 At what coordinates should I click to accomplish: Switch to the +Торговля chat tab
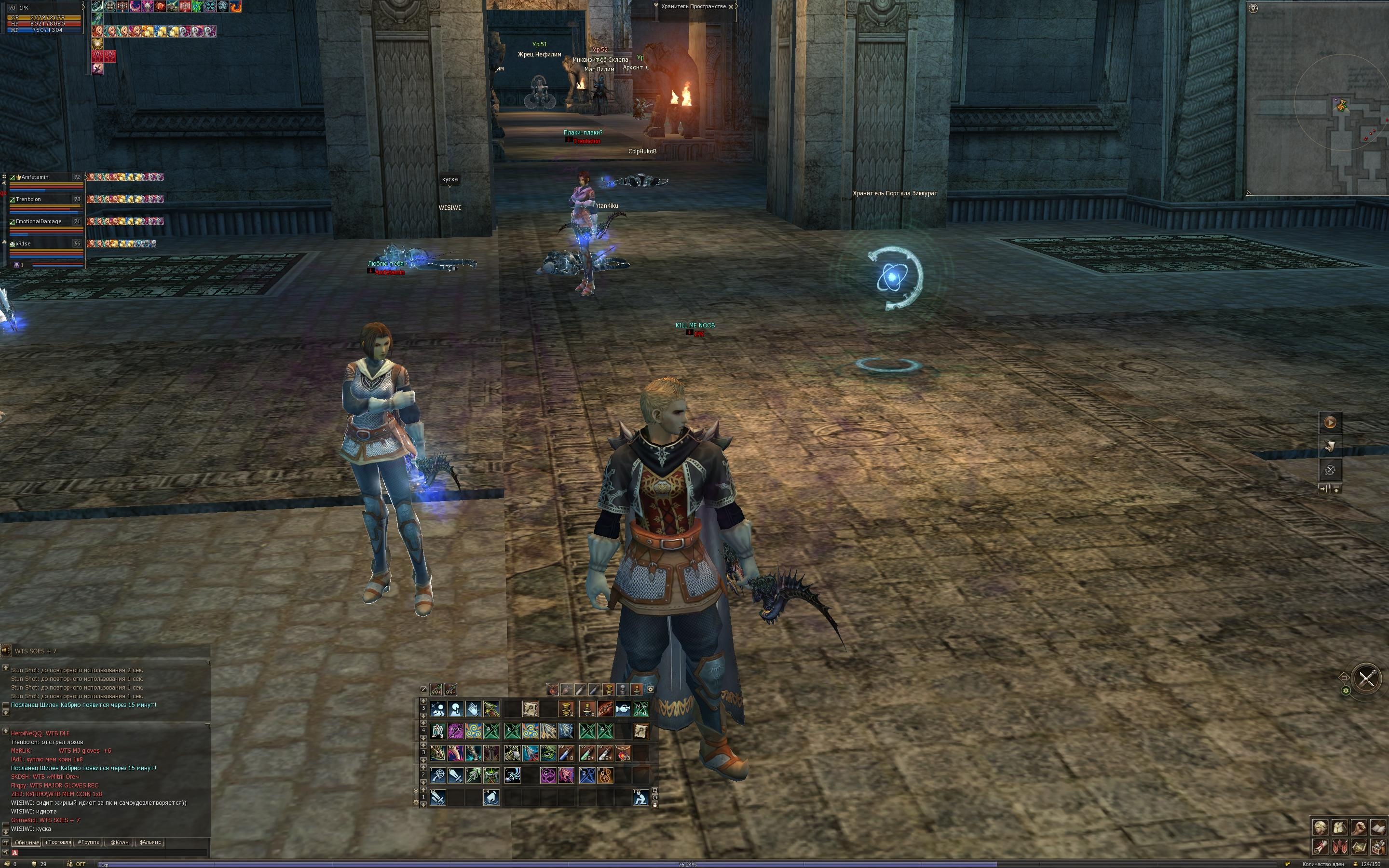coord(58,842)
